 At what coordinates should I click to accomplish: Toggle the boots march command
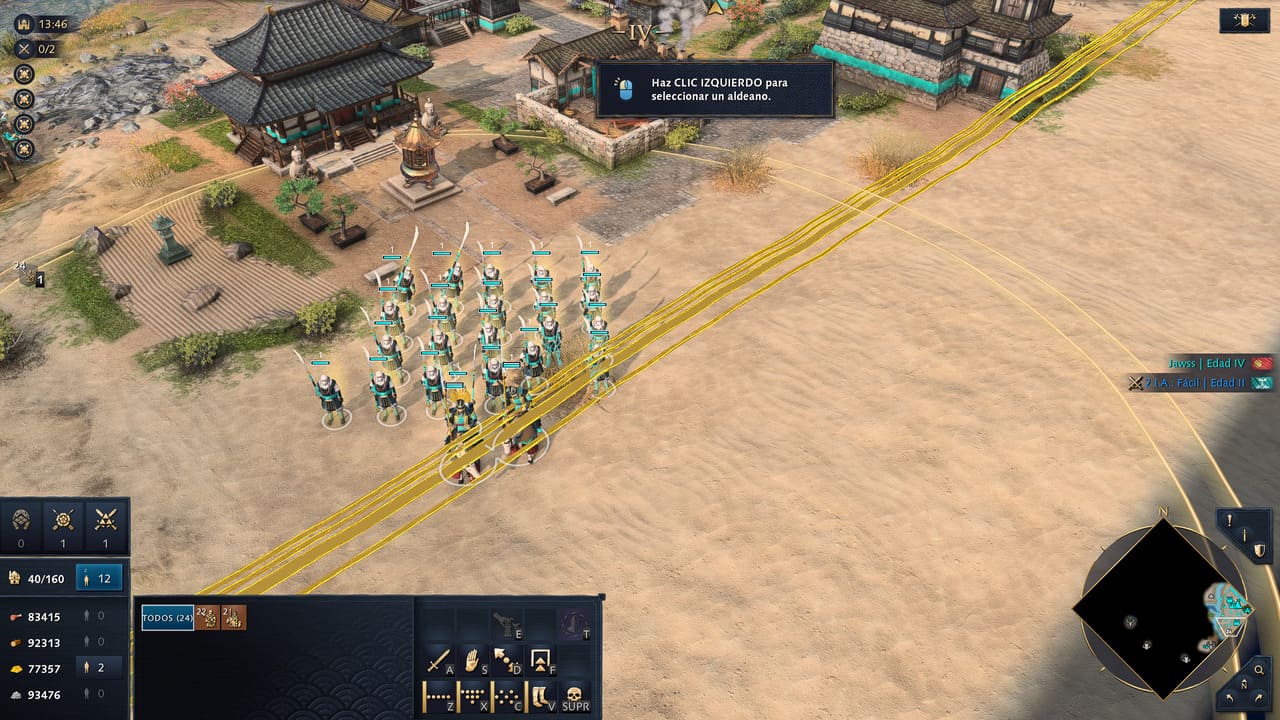541,696
